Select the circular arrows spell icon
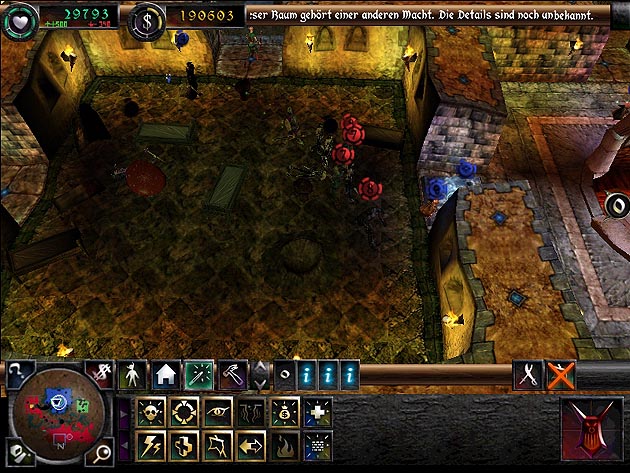This screenshot has width=630, height=473. pos(185,412)
